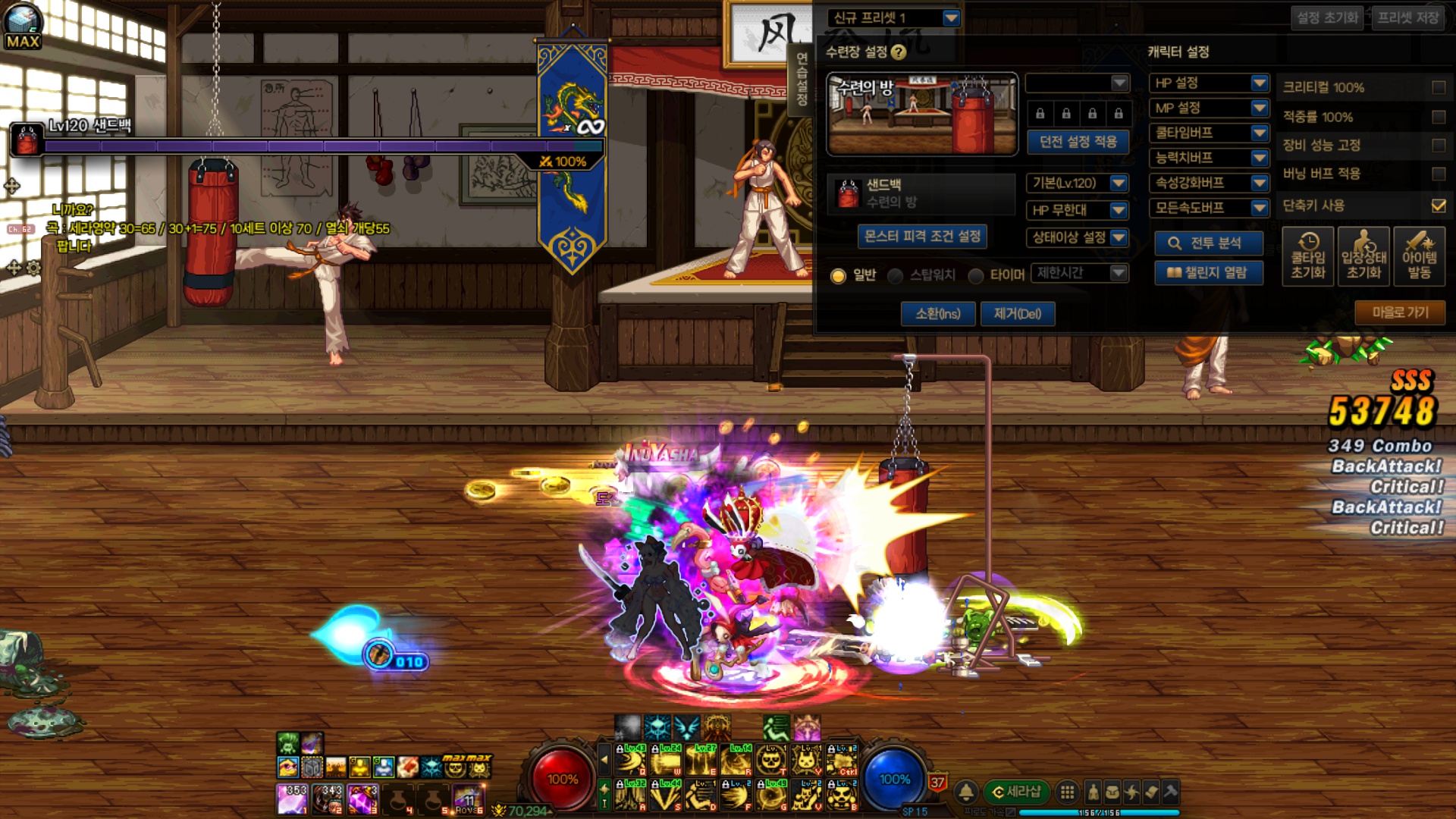Open the HP 무한대 dropdown
1456x819 pixels.
(1077, 210)
